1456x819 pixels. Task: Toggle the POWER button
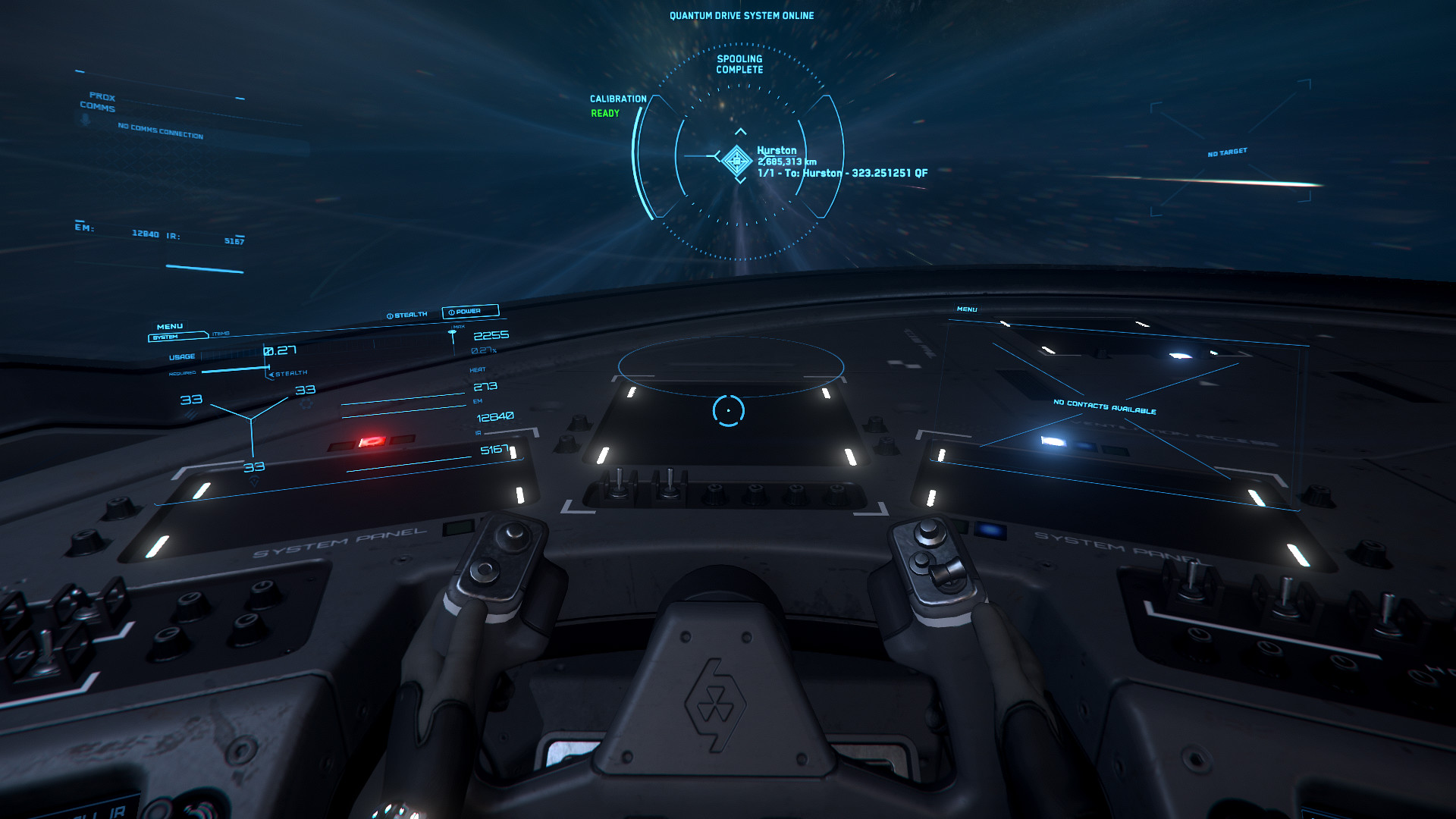pos(469,311)
